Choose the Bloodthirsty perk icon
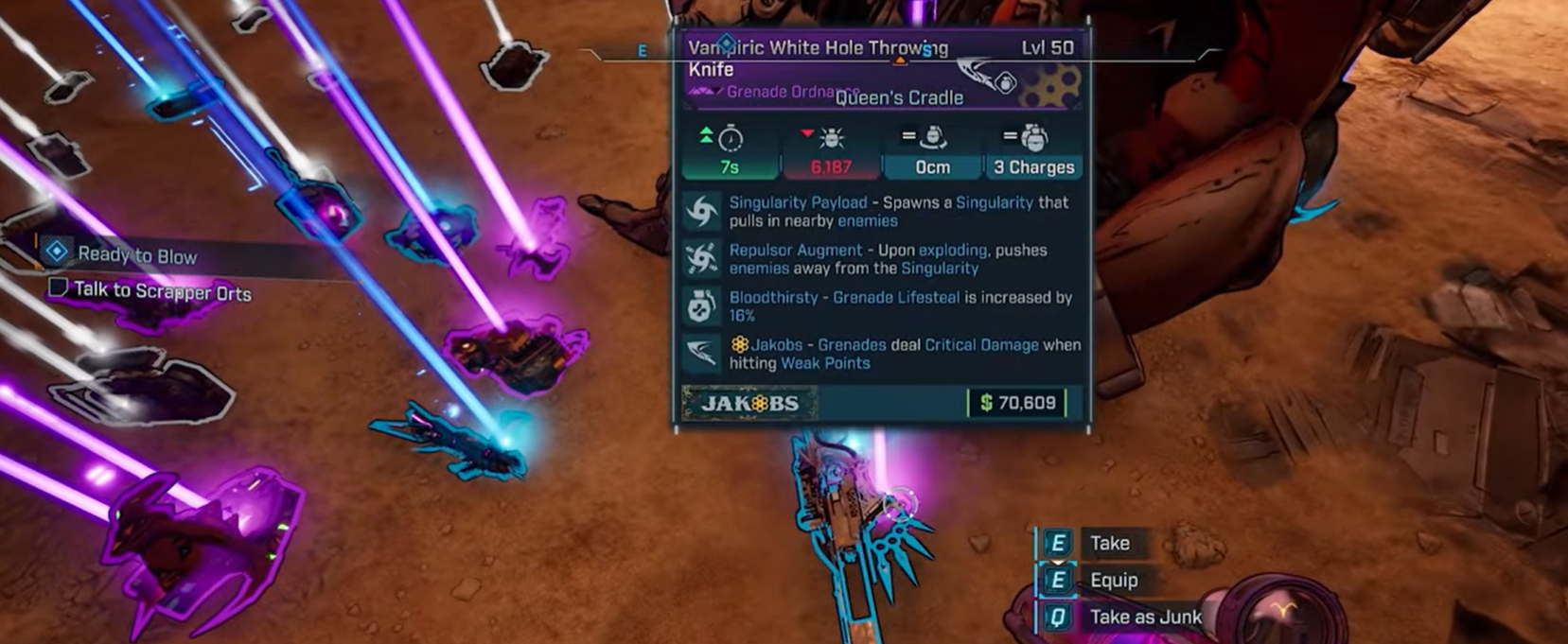This screenshot has width=1568, height=644. [x=702, y=305]
